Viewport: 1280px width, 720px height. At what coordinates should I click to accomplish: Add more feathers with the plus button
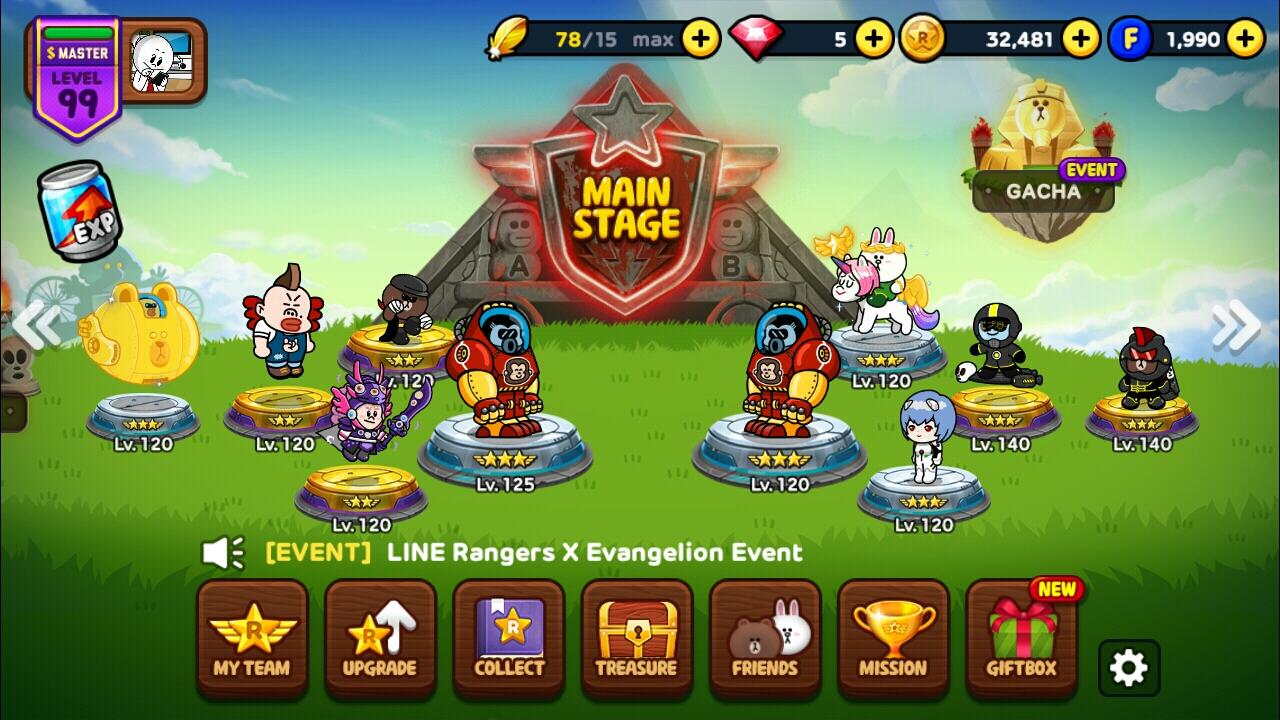pos(701,39)
